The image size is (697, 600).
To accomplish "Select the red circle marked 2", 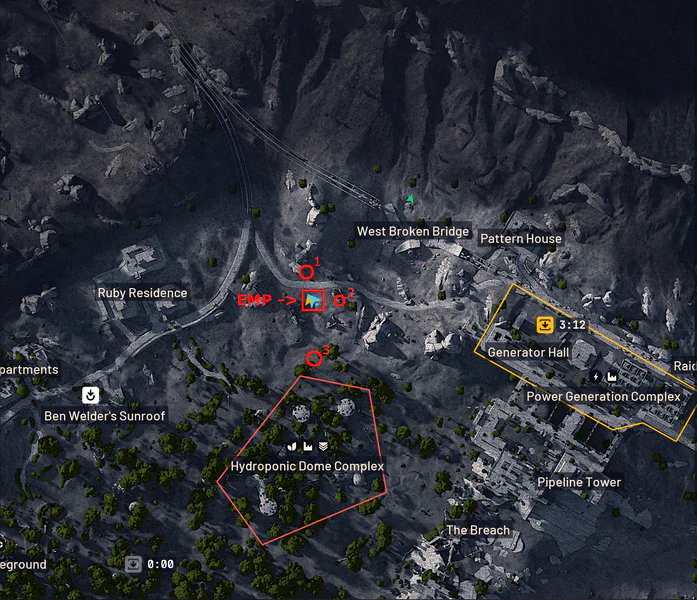I will pos(339,298).
